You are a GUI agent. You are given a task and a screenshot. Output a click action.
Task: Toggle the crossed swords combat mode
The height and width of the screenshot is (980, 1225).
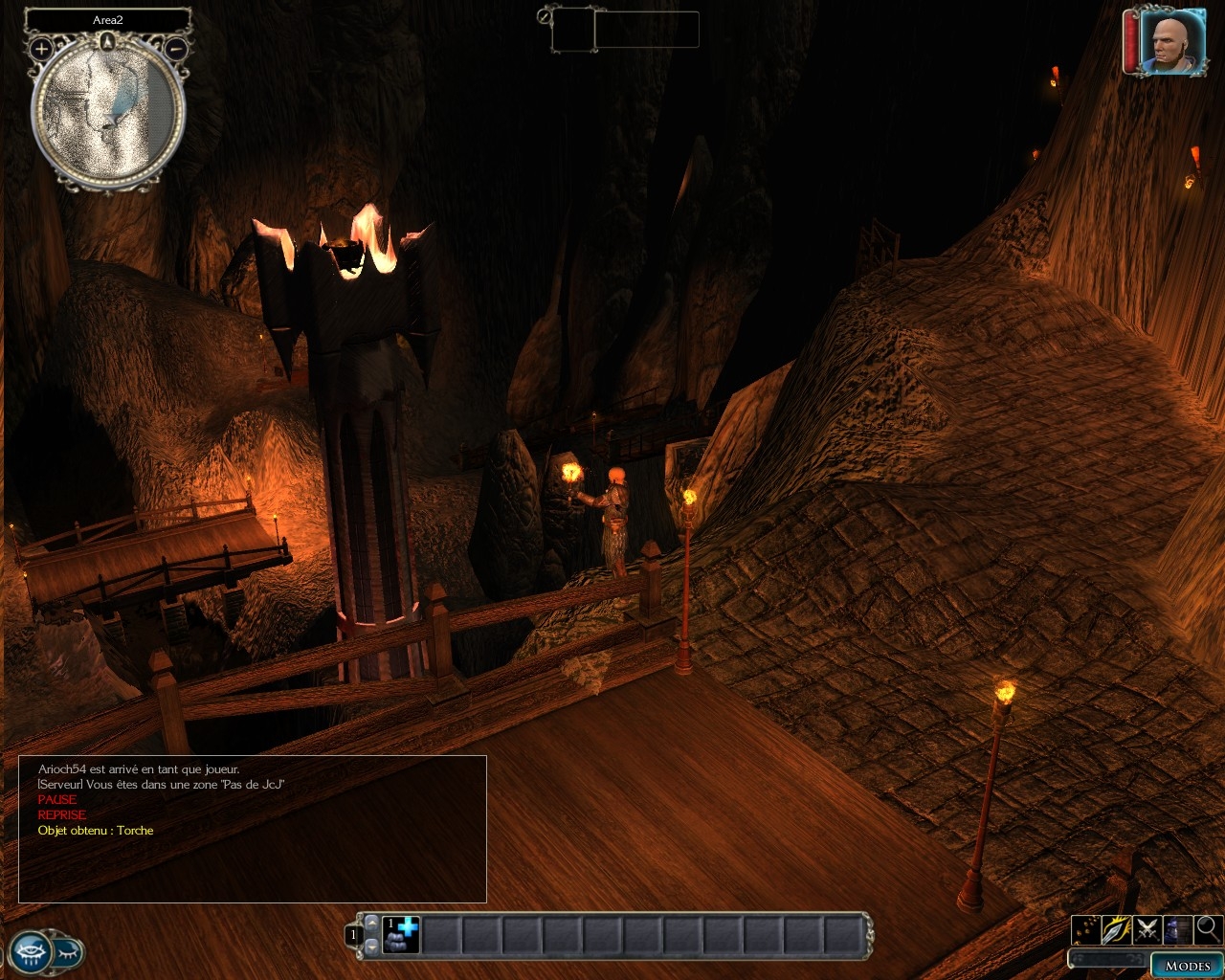(x=1147, y=928)
